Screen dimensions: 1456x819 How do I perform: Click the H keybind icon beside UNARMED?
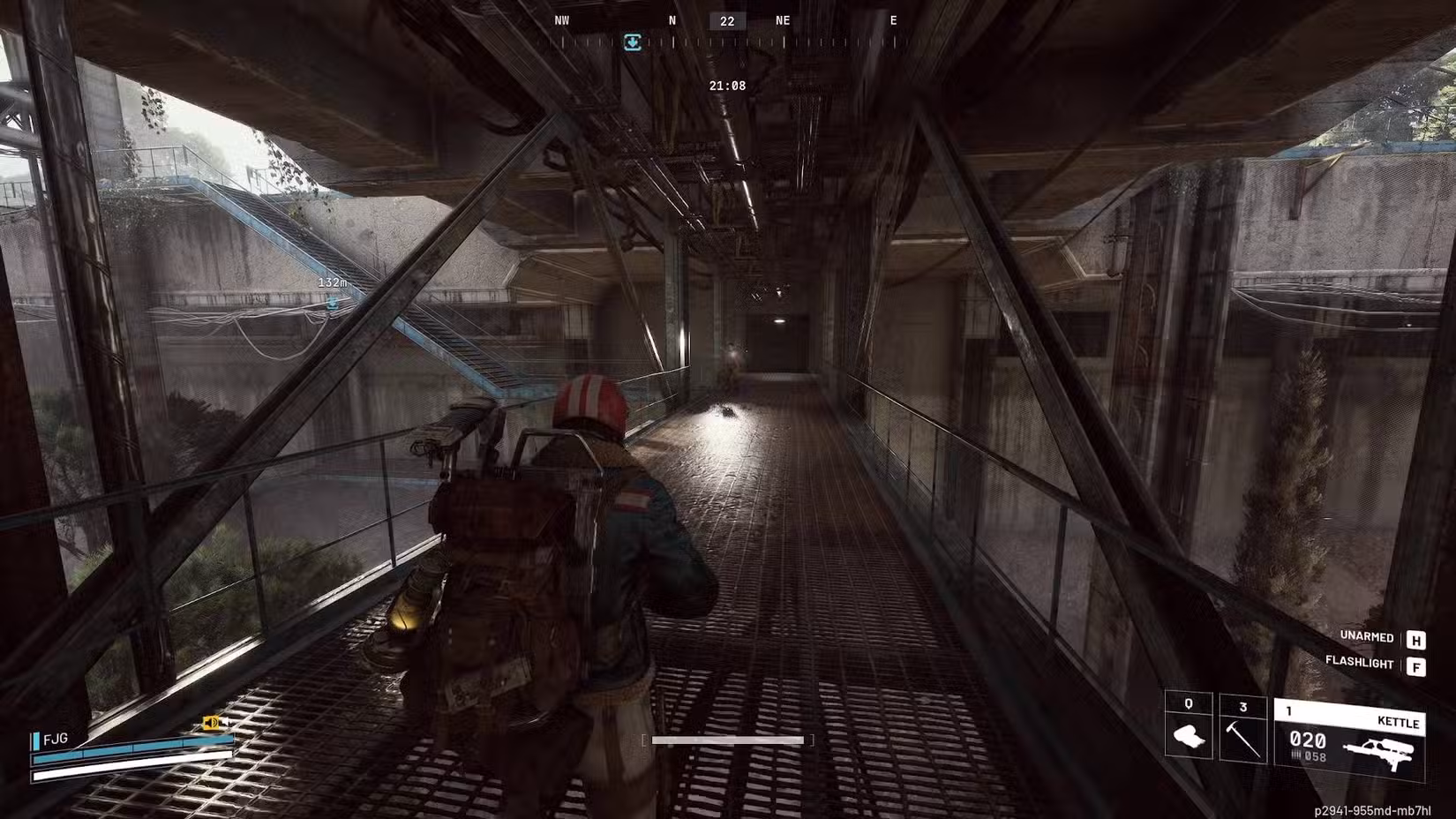(x=1415, y=637)
